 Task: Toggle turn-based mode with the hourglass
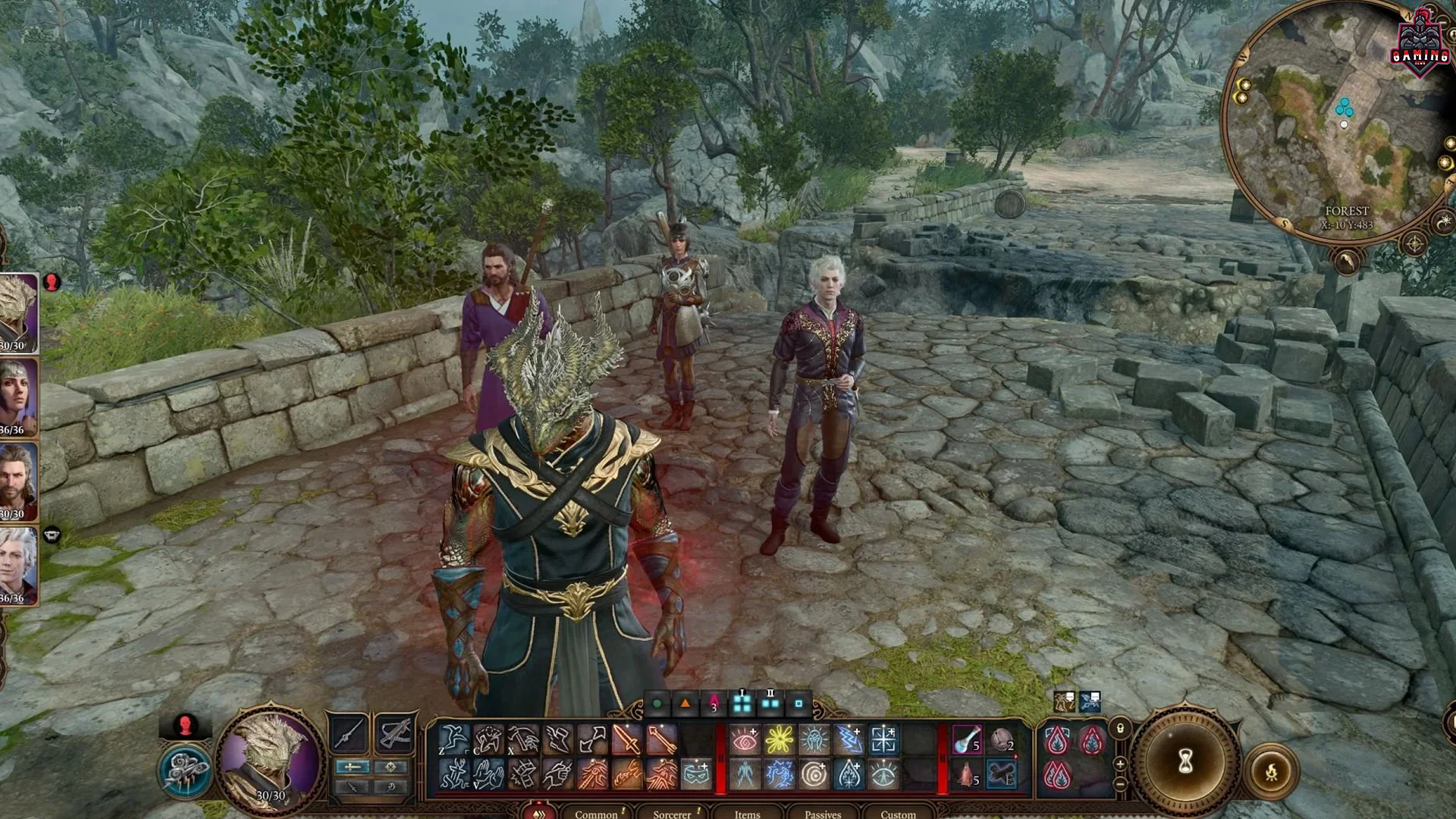coord(1186,760)
